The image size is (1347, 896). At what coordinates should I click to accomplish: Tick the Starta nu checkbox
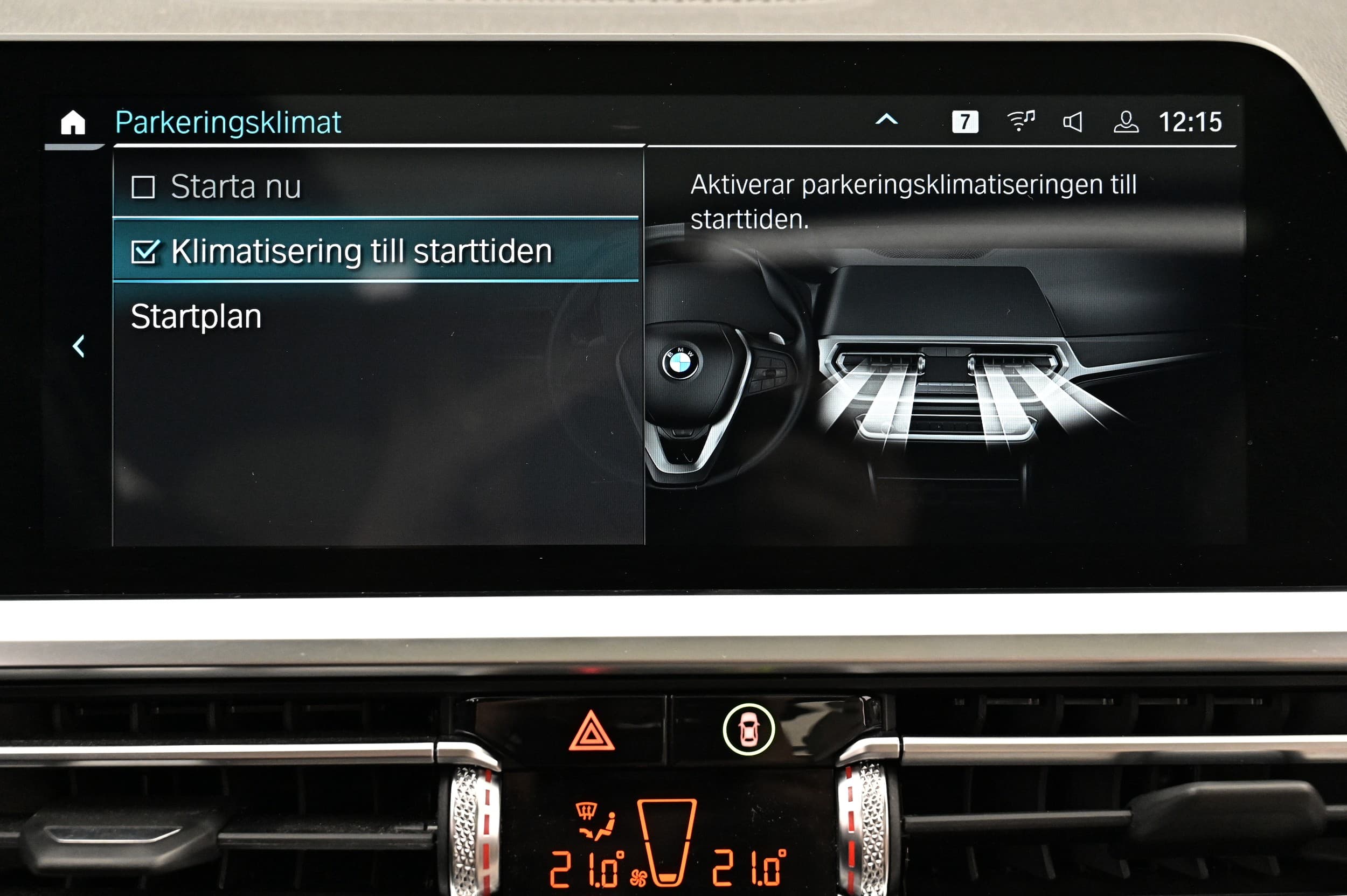click(x=143, y=187)
